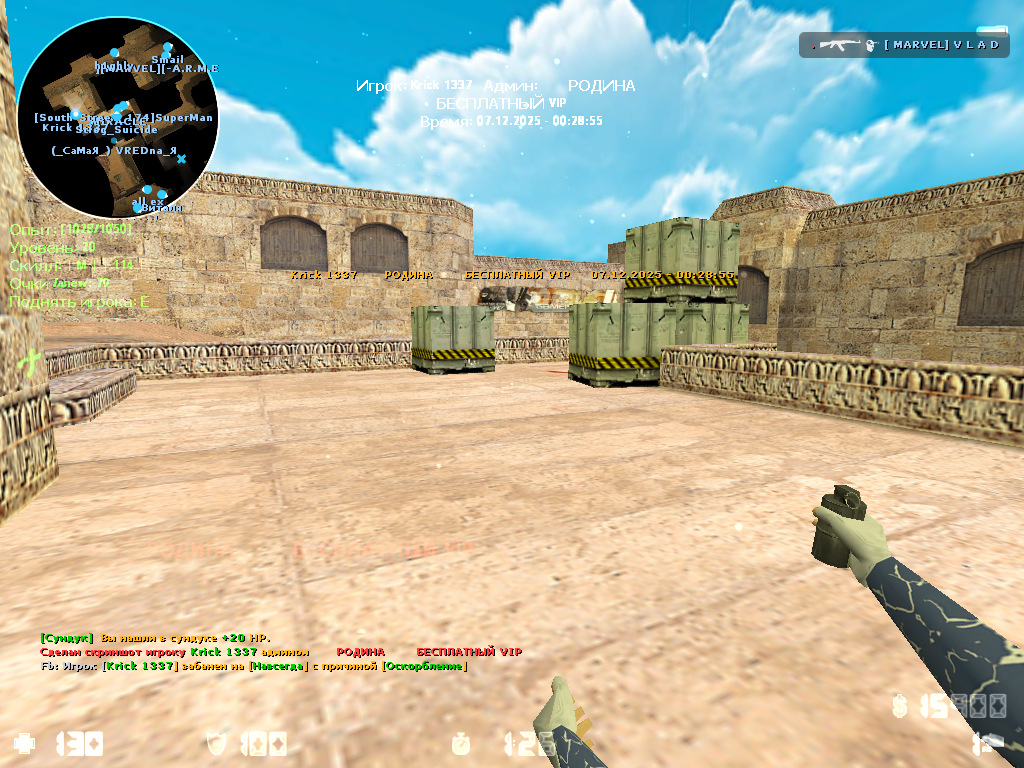Click the chest +20 HP chat message
Viewport: 1024px width, 768px height.
tap(155, 638)
